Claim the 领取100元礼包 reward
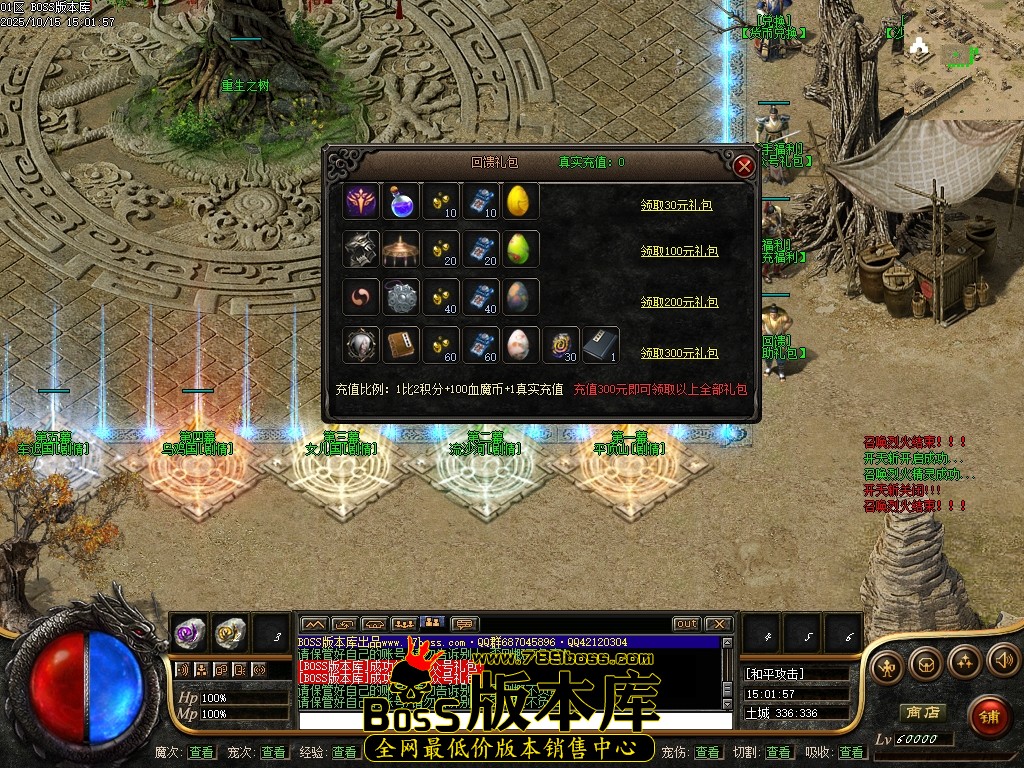1024x768 pixels. [679, 251]
